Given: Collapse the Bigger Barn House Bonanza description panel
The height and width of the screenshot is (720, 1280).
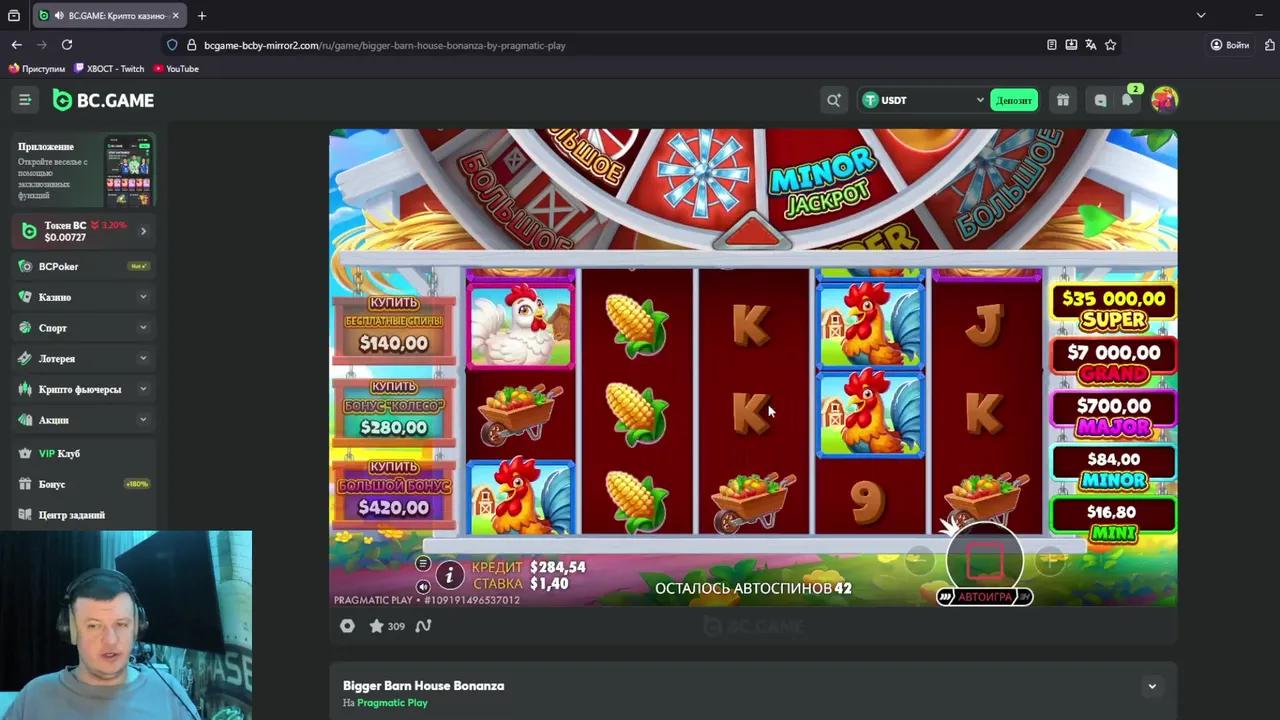Looking at the screenshot, I should [x=1151, y=686].
